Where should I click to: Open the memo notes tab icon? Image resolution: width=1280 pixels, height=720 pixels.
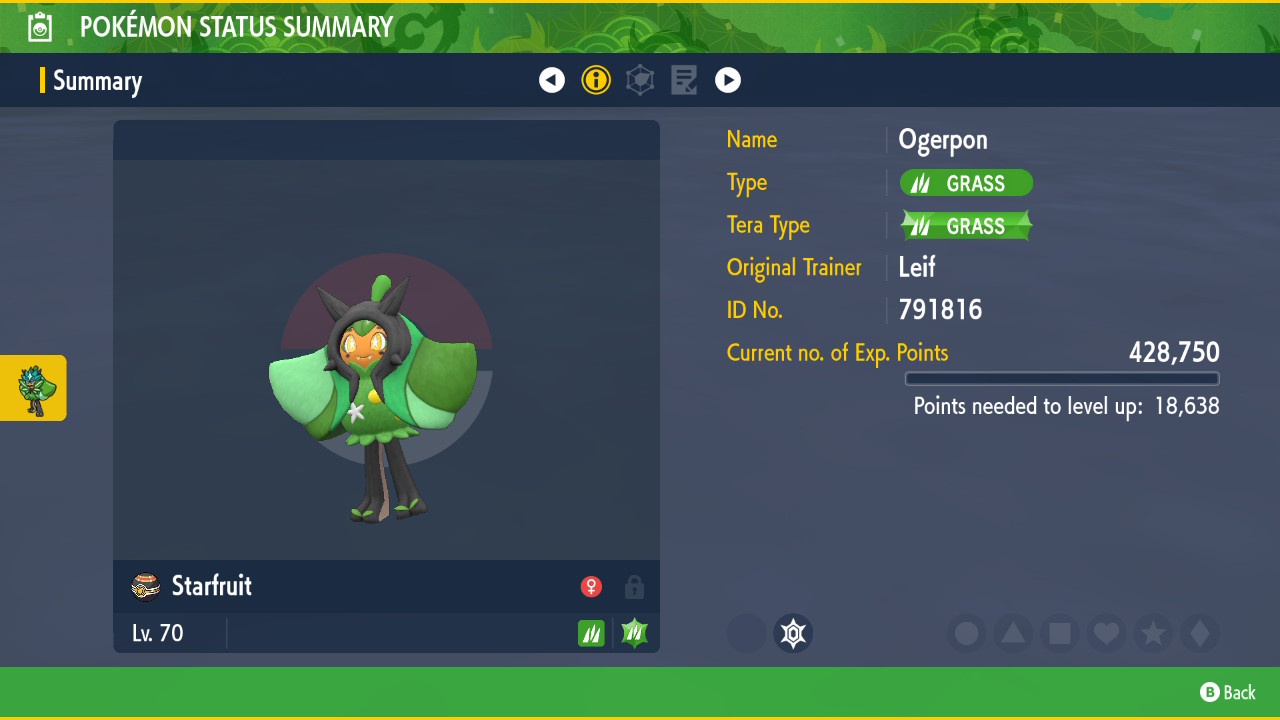click(x=684, y=80)
